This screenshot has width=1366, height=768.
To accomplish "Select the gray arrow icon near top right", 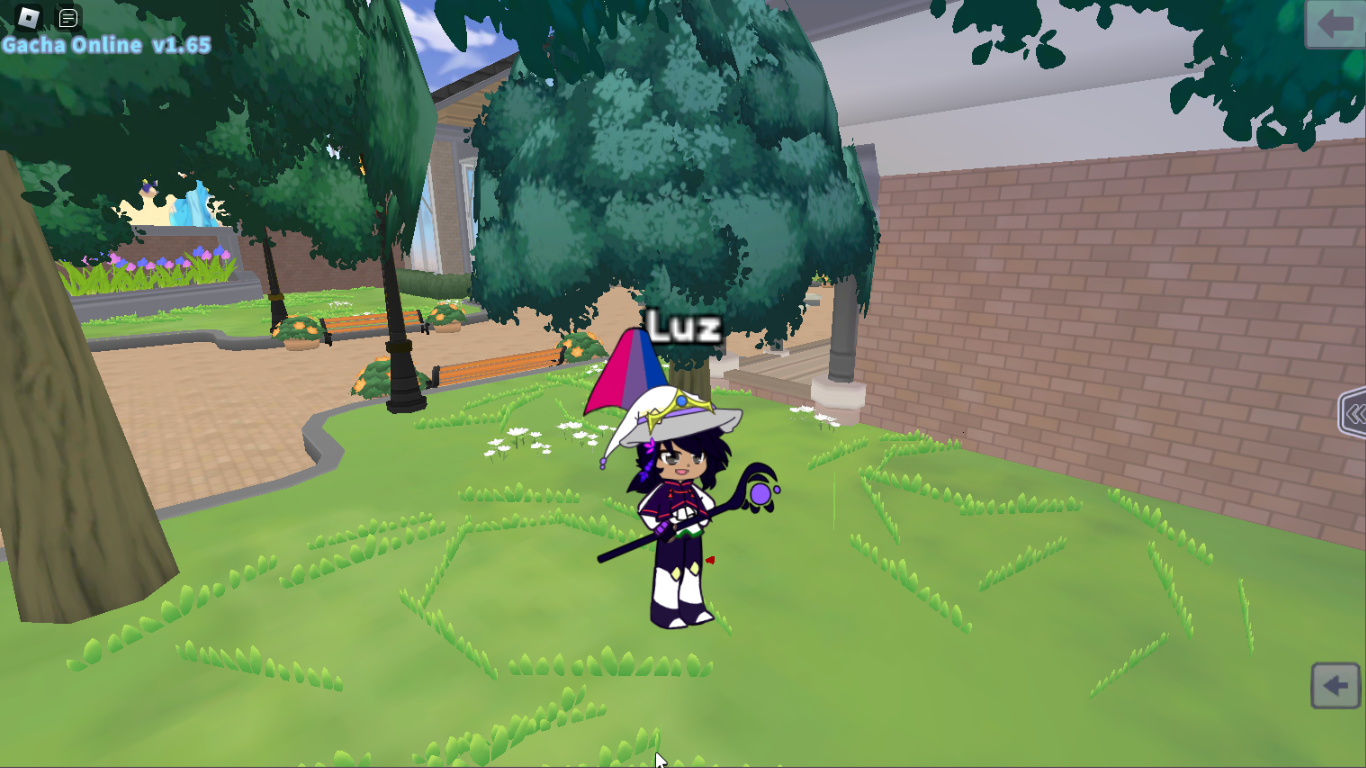I will (1337, 24).
